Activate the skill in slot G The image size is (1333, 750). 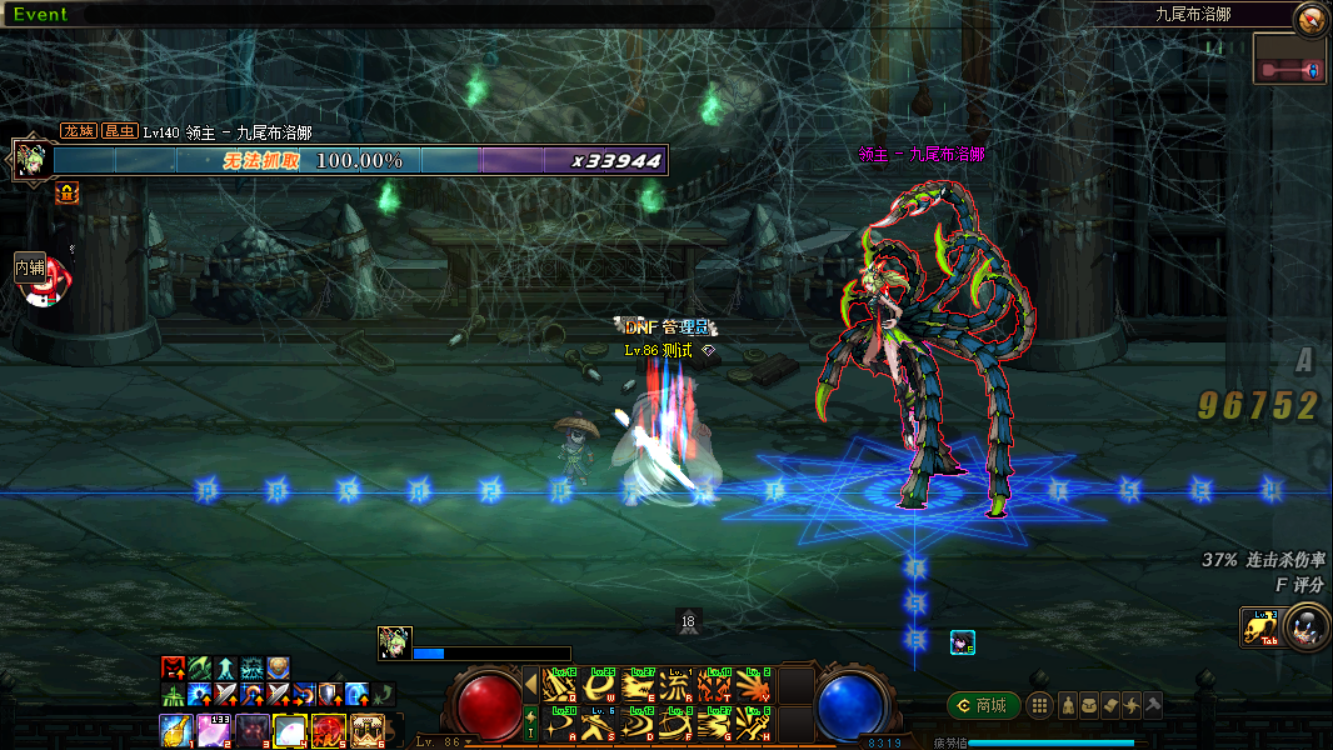[715, 724]
